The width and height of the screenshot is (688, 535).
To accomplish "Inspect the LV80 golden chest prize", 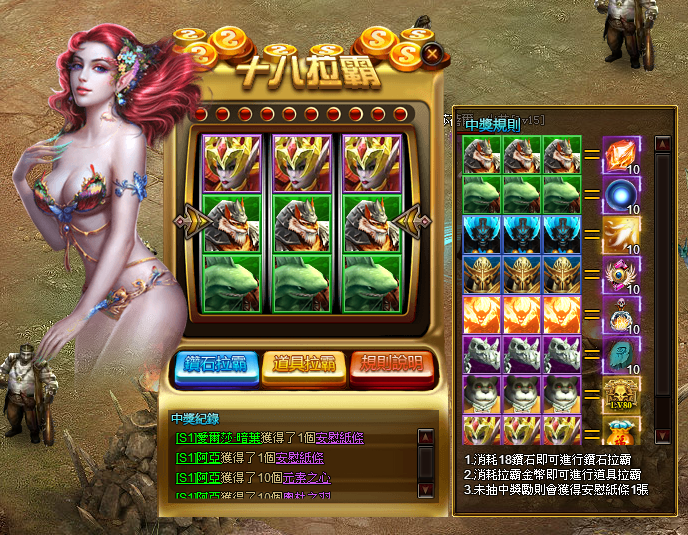I will point(620,393).
